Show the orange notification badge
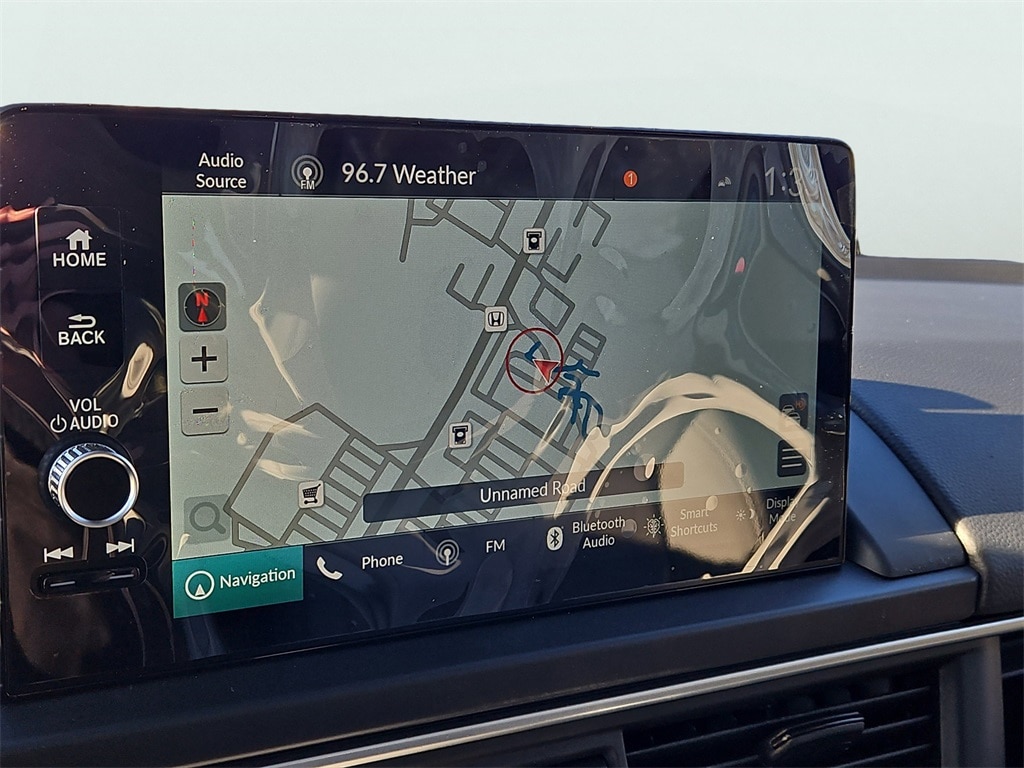This screenshot has width=1024, height=768. pos(630,179)
